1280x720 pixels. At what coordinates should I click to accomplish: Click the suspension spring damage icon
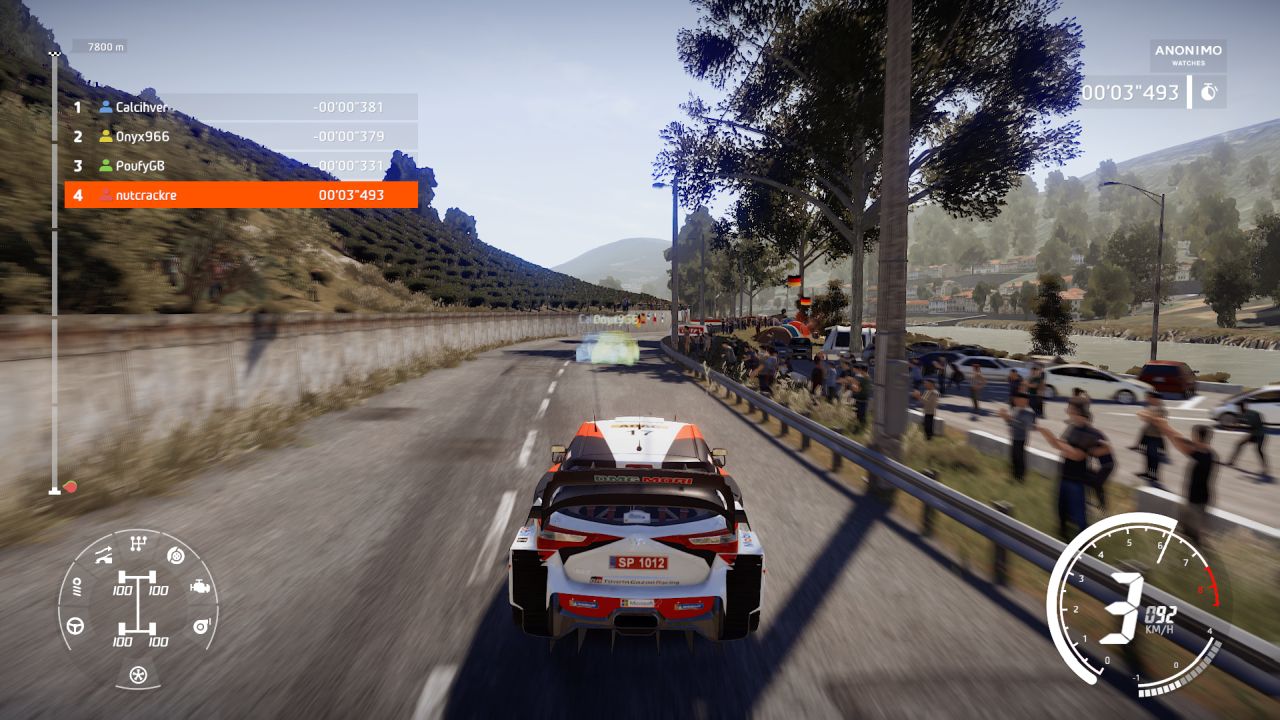tap(75, 588)
